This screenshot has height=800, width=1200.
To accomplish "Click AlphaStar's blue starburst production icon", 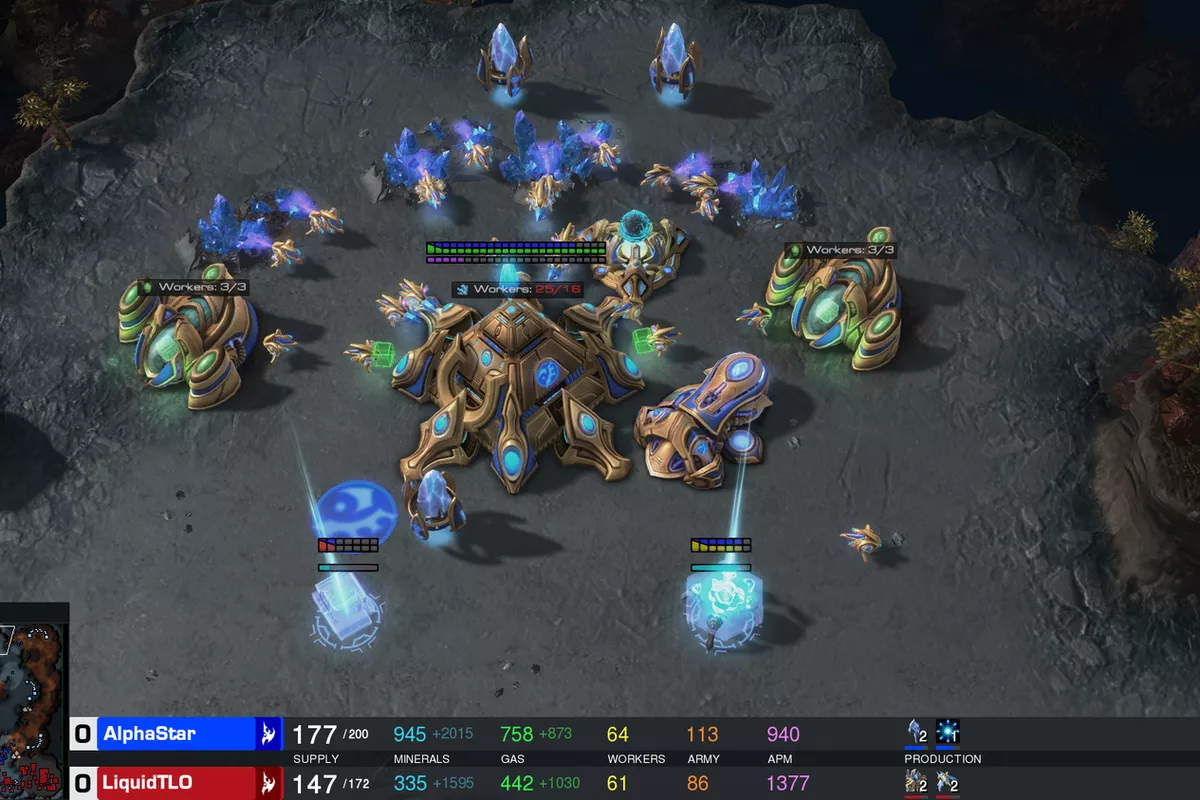I will pos(947,733).
